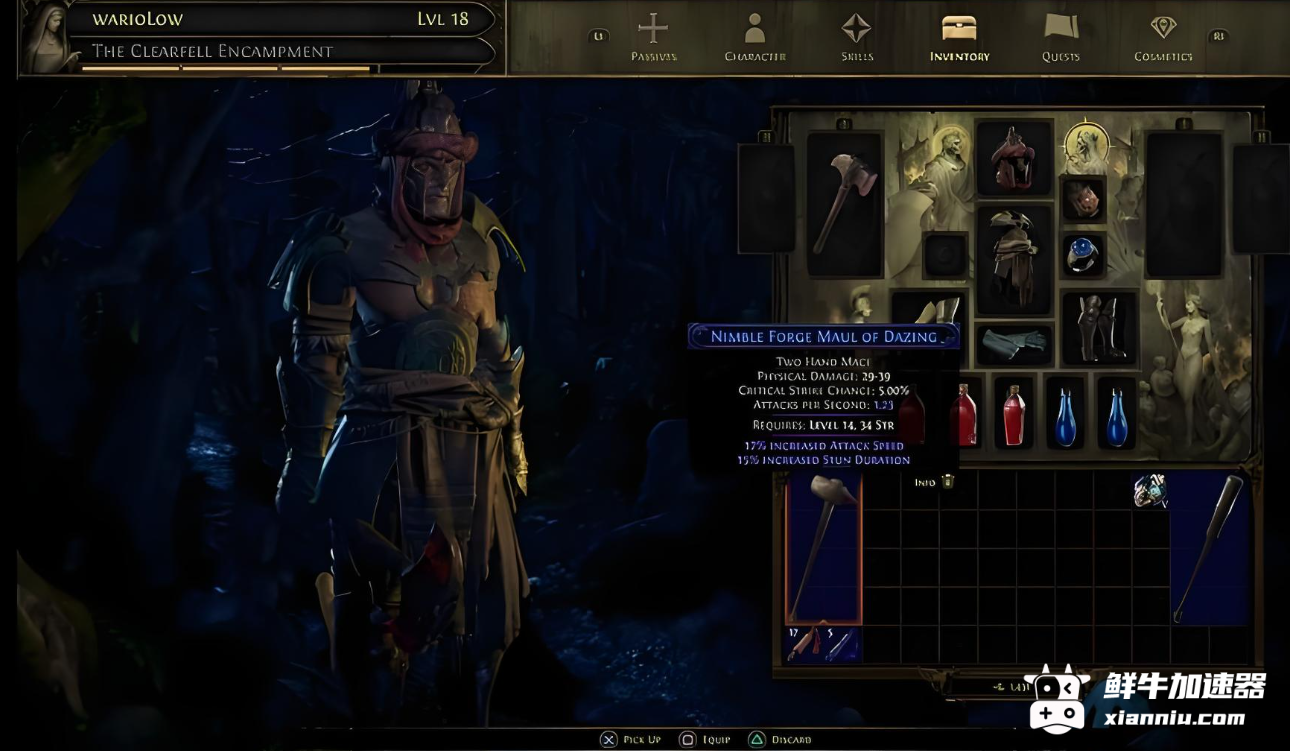
Task: Open the Passives tab
Action: (653, 38)
